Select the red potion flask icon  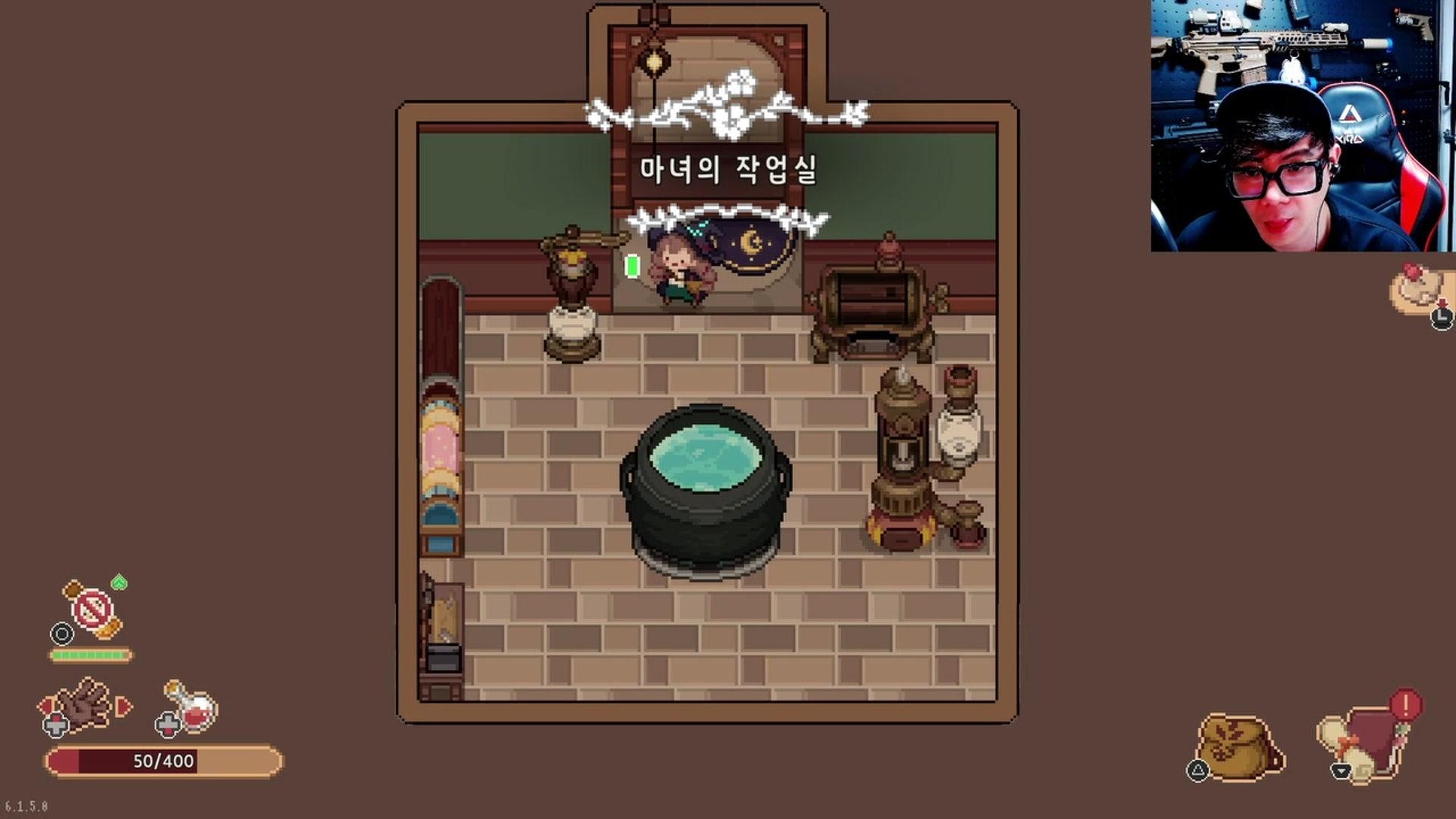point(196,711)
